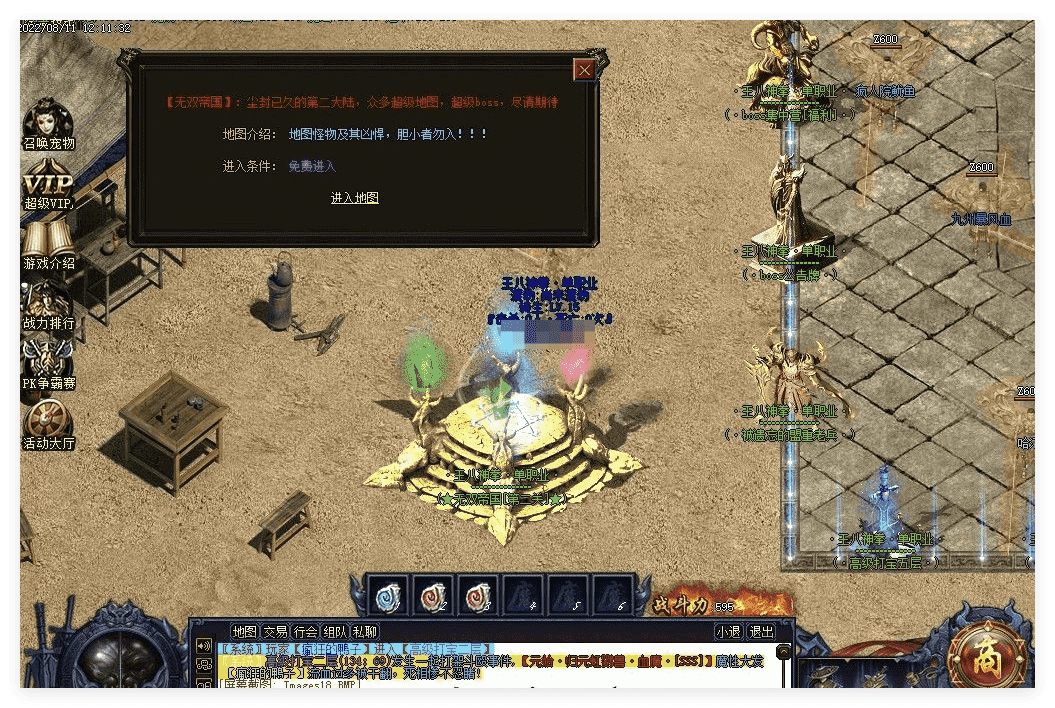Open the 行会 guild button

305,632
